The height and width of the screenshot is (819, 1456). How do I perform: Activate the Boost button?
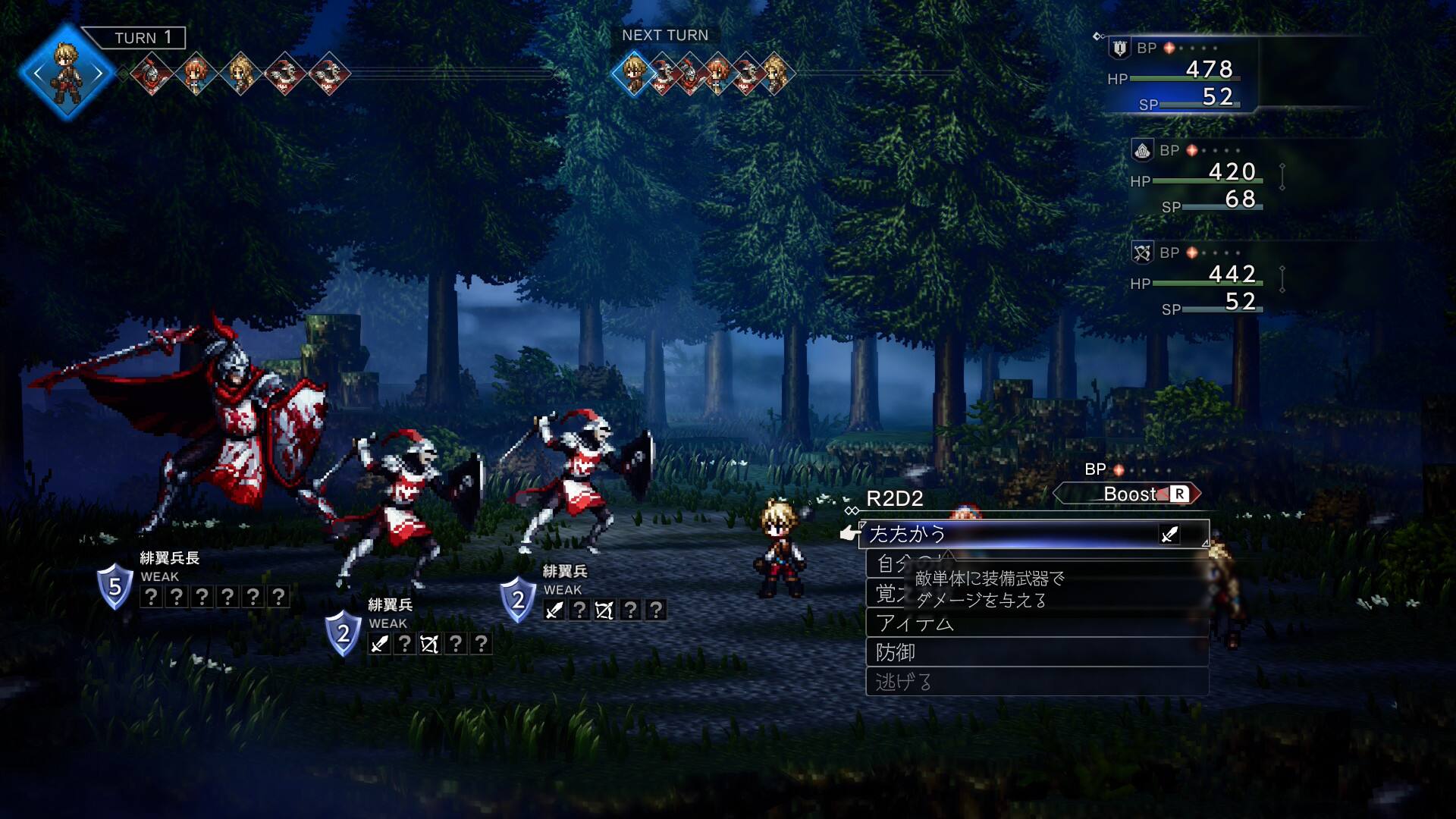click(x=1128, y=494)
